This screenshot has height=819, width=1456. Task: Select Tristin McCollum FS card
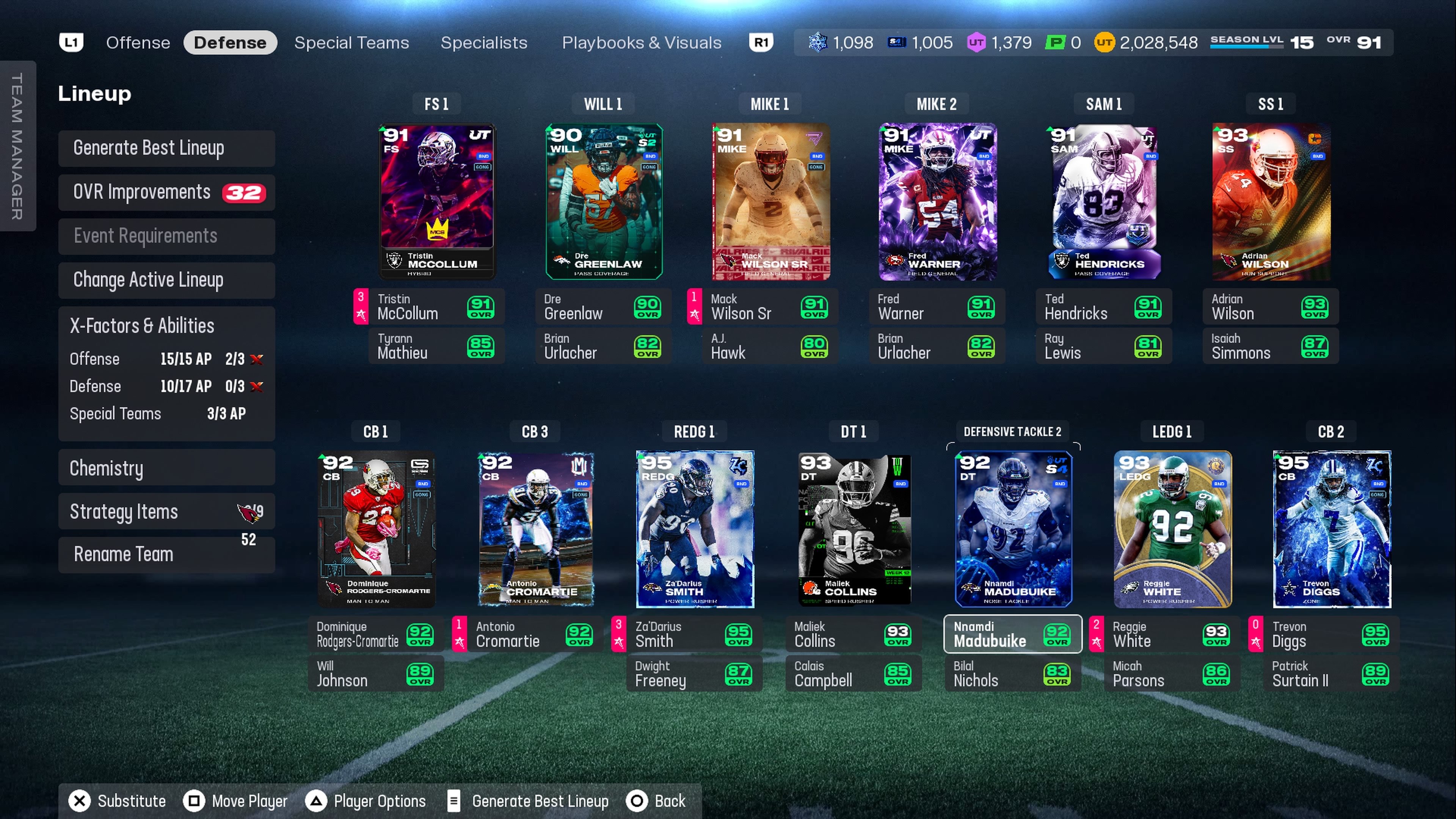click(436, 201)
